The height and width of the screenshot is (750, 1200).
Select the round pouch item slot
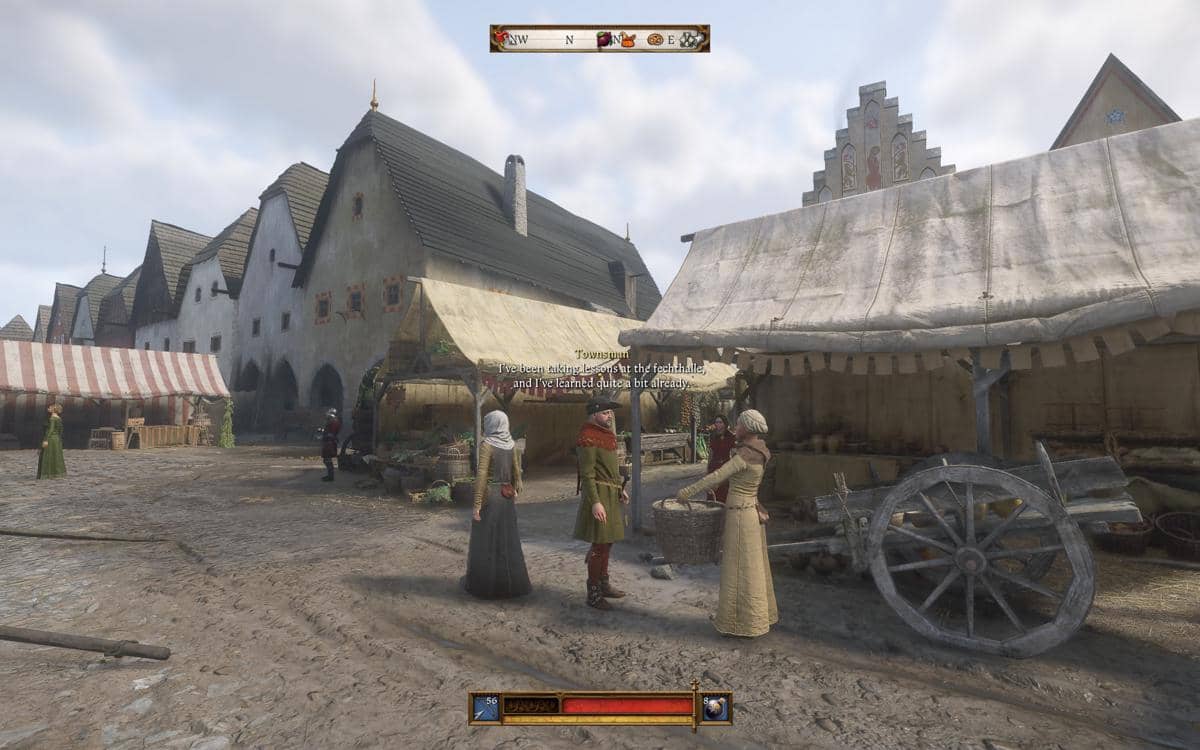(x=715, y=707)
